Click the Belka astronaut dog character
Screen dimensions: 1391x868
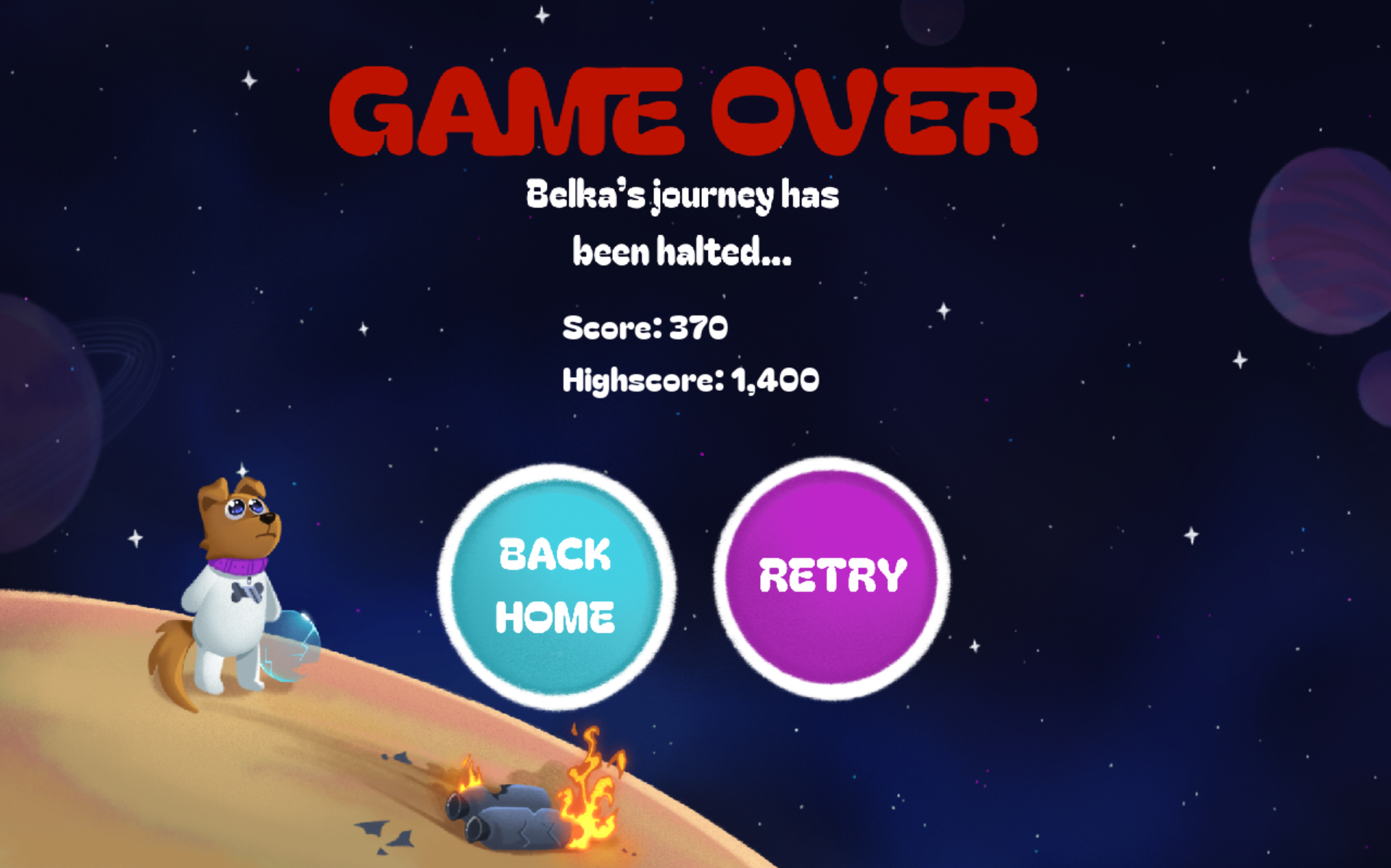(x=232, y=573)
